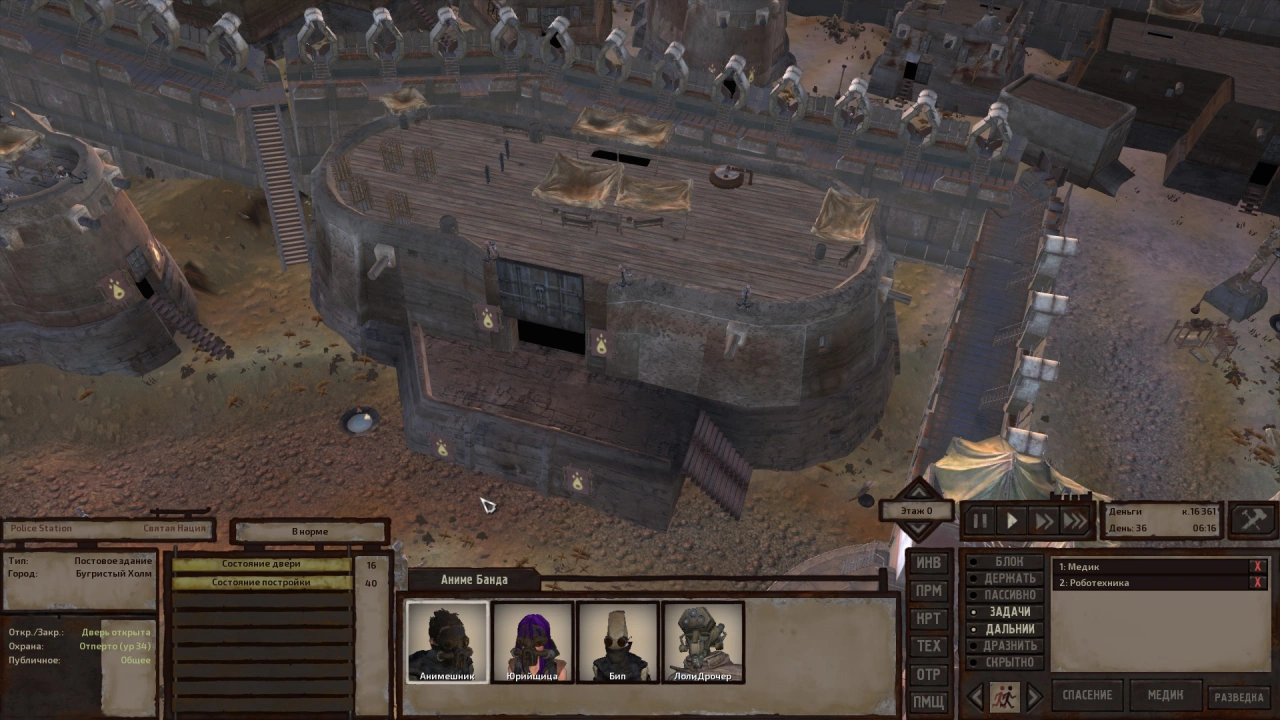The height and width of the screenshot is (720, 1280).
Task: Click the ПРМ side button
Action: click(x=929, y=591)
